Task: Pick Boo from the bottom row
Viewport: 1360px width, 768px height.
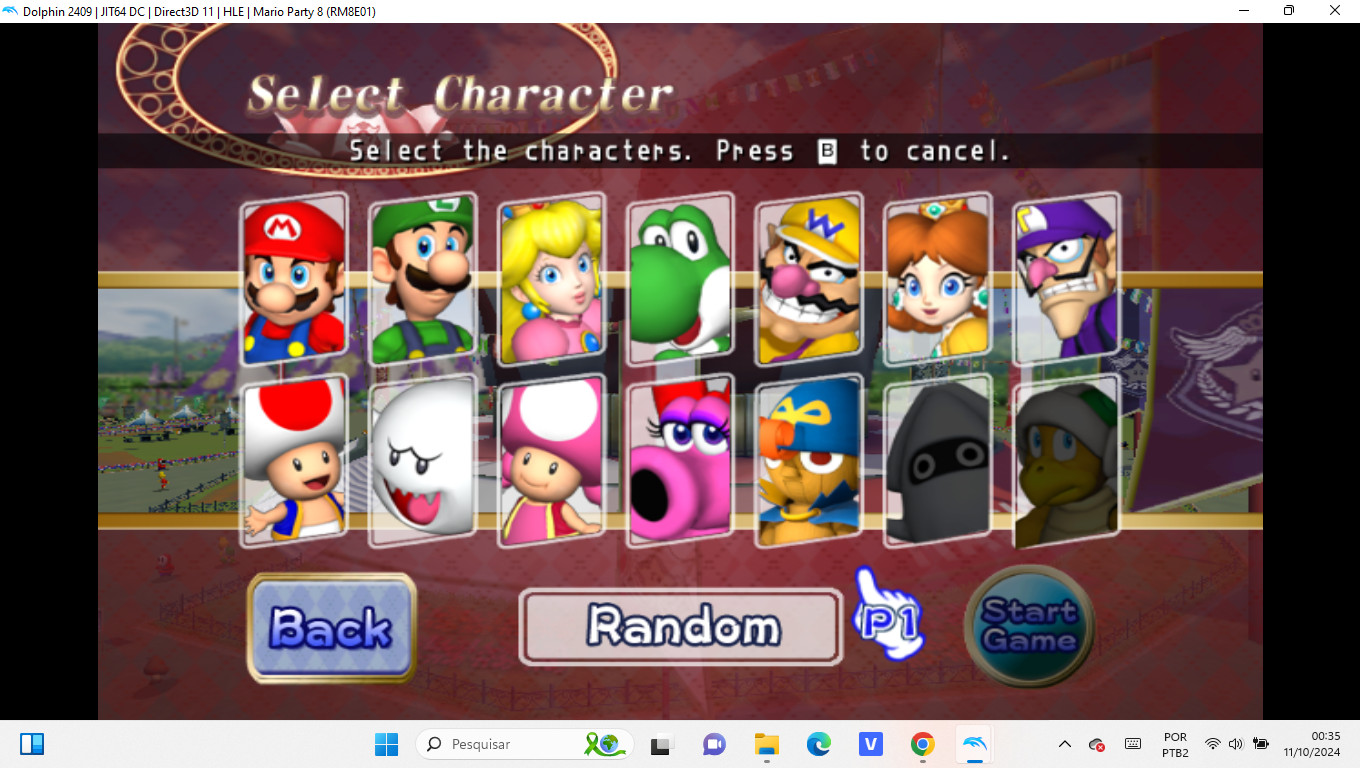Action: [422, 461]
